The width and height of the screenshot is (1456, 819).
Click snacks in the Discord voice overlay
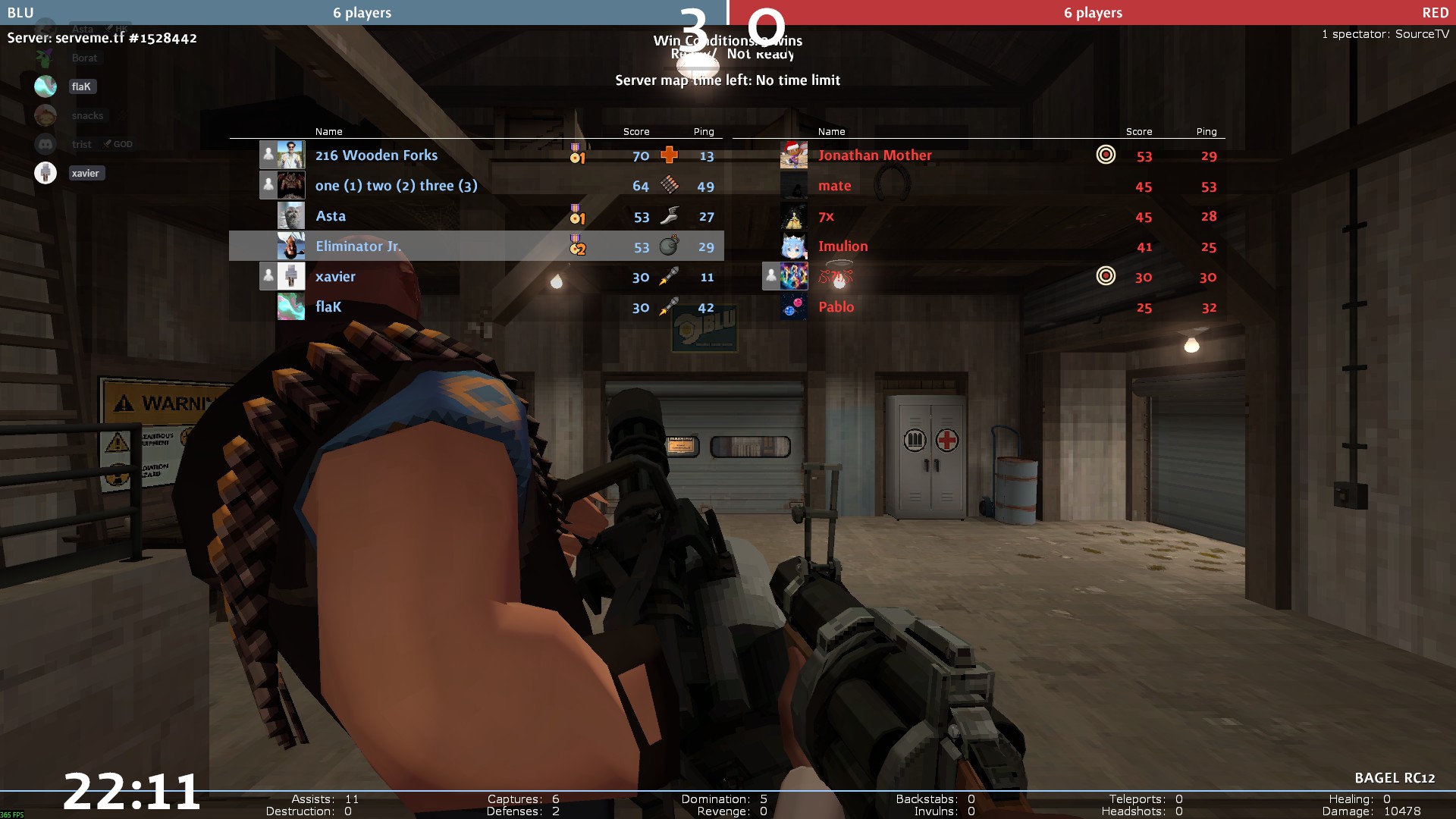(87, 115)
